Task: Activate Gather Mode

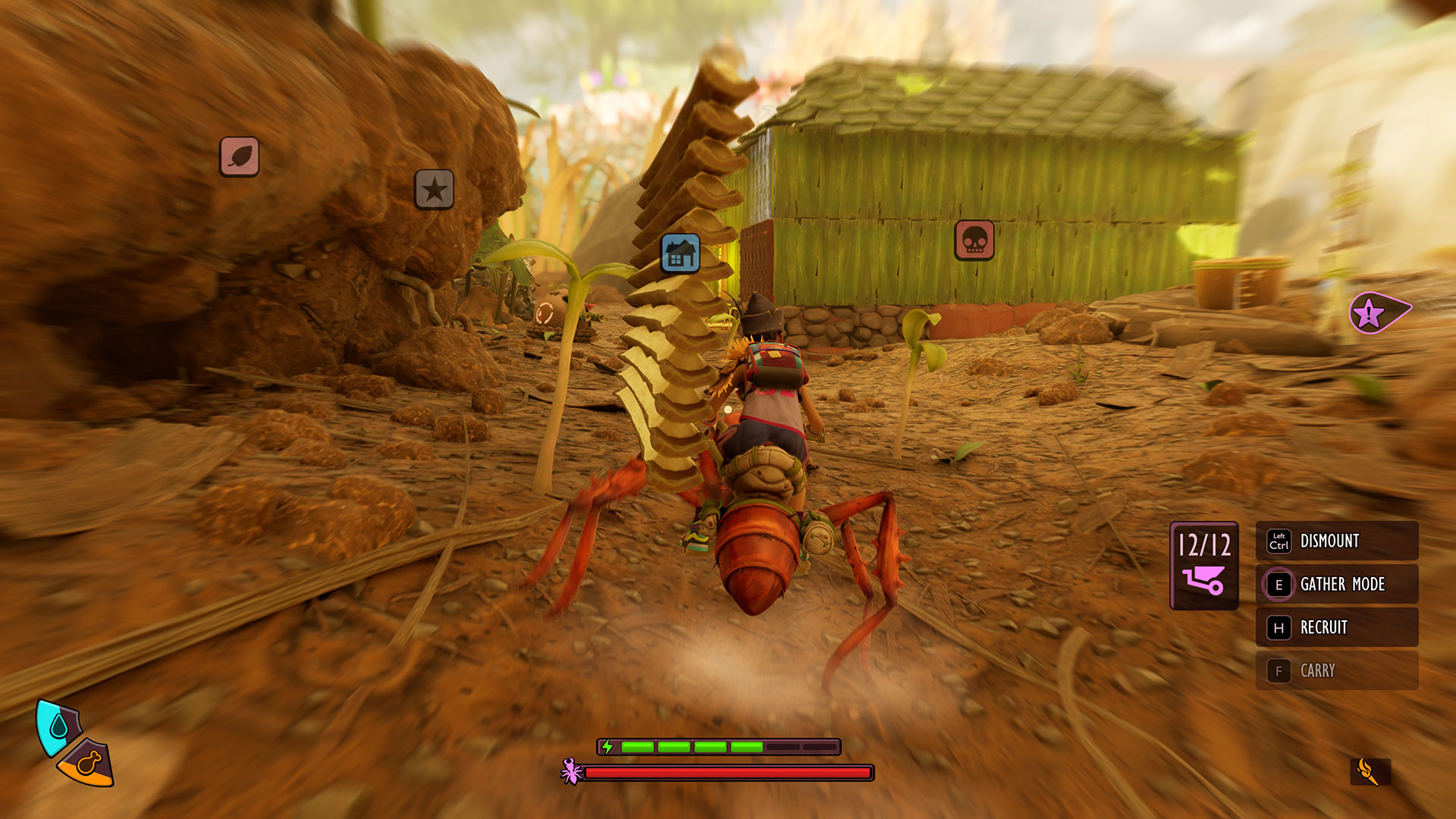Action: [1336, 584]
